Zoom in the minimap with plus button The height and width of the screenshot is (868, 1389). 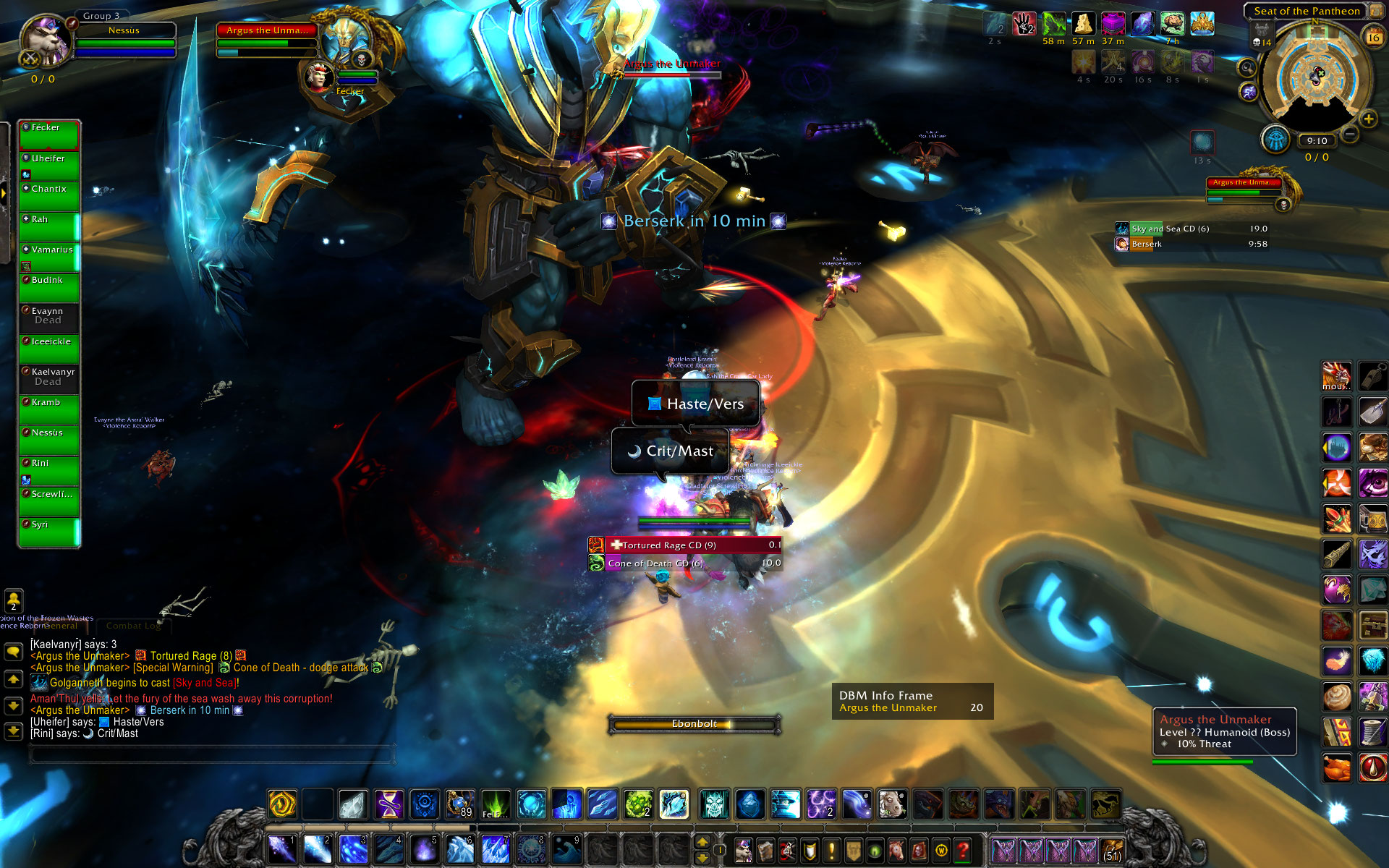point(1368,119)
